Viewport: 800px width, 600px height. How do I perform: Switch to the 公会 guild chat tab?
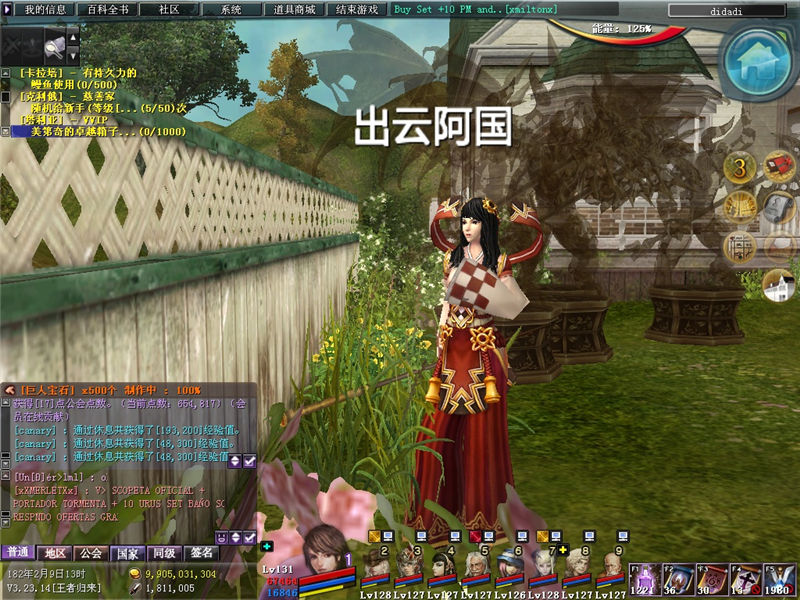click(x=91, y=553)
